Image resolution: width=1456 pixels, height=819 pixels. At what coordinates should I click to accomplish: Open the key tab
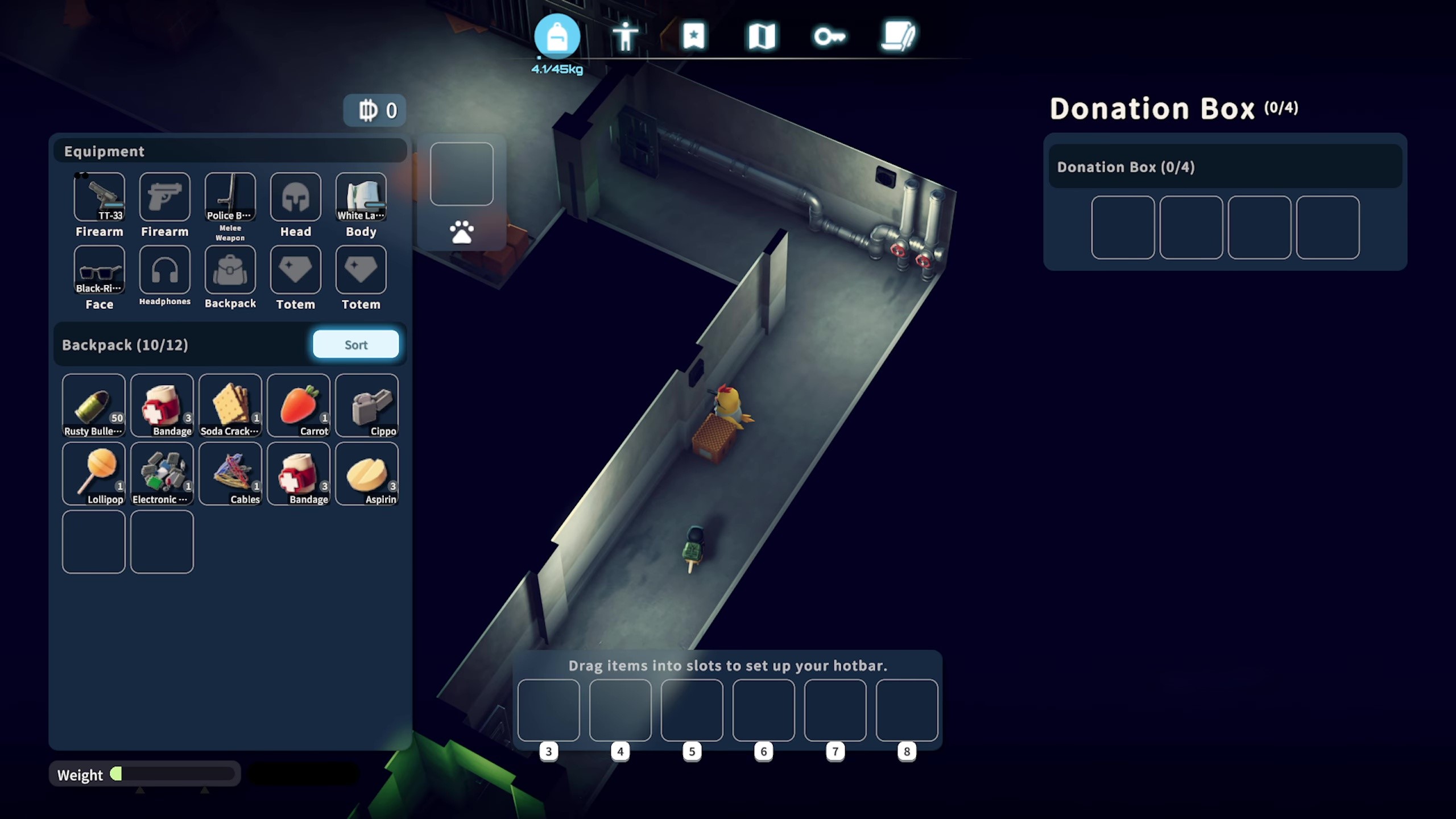829,37
